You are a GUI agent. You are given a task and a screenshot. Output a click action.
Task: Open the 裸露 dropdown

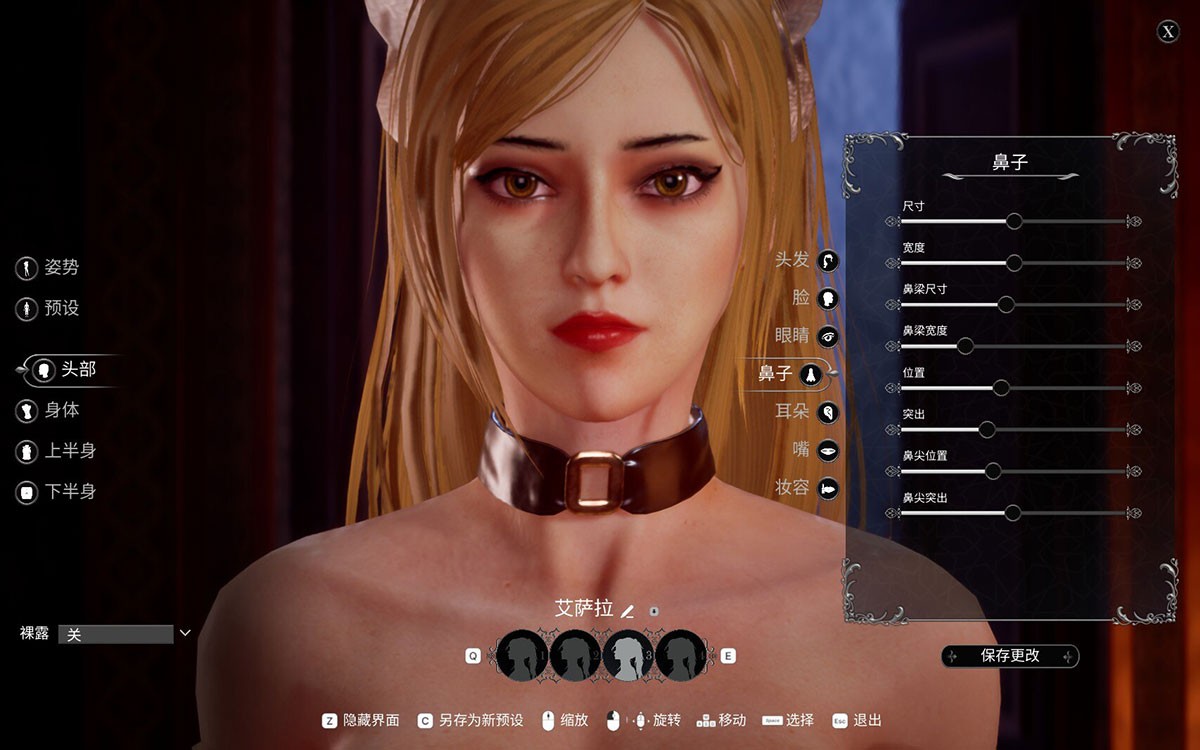[126, 634]
